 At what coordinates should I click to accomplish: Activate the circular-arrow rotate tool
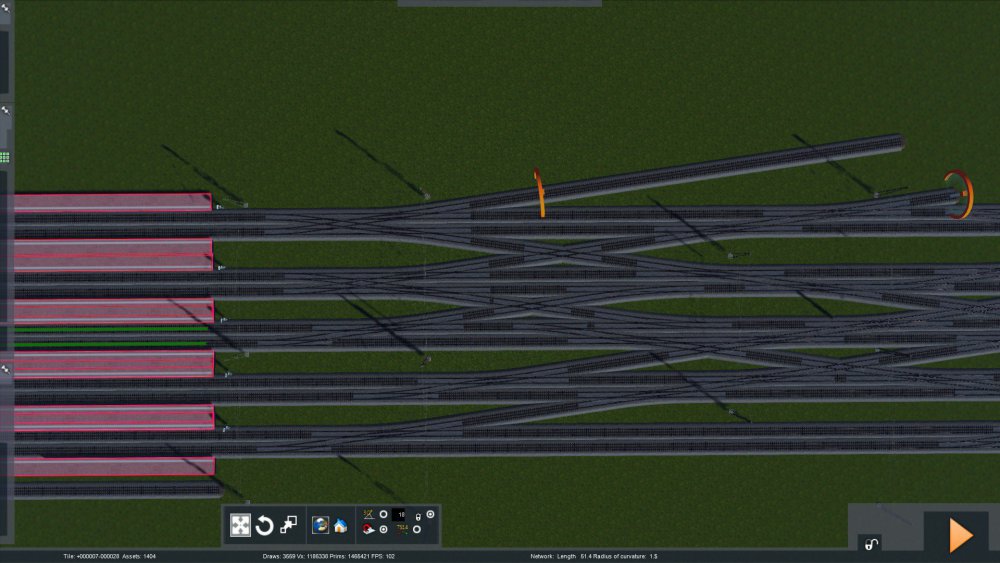[x=265, y=525]
